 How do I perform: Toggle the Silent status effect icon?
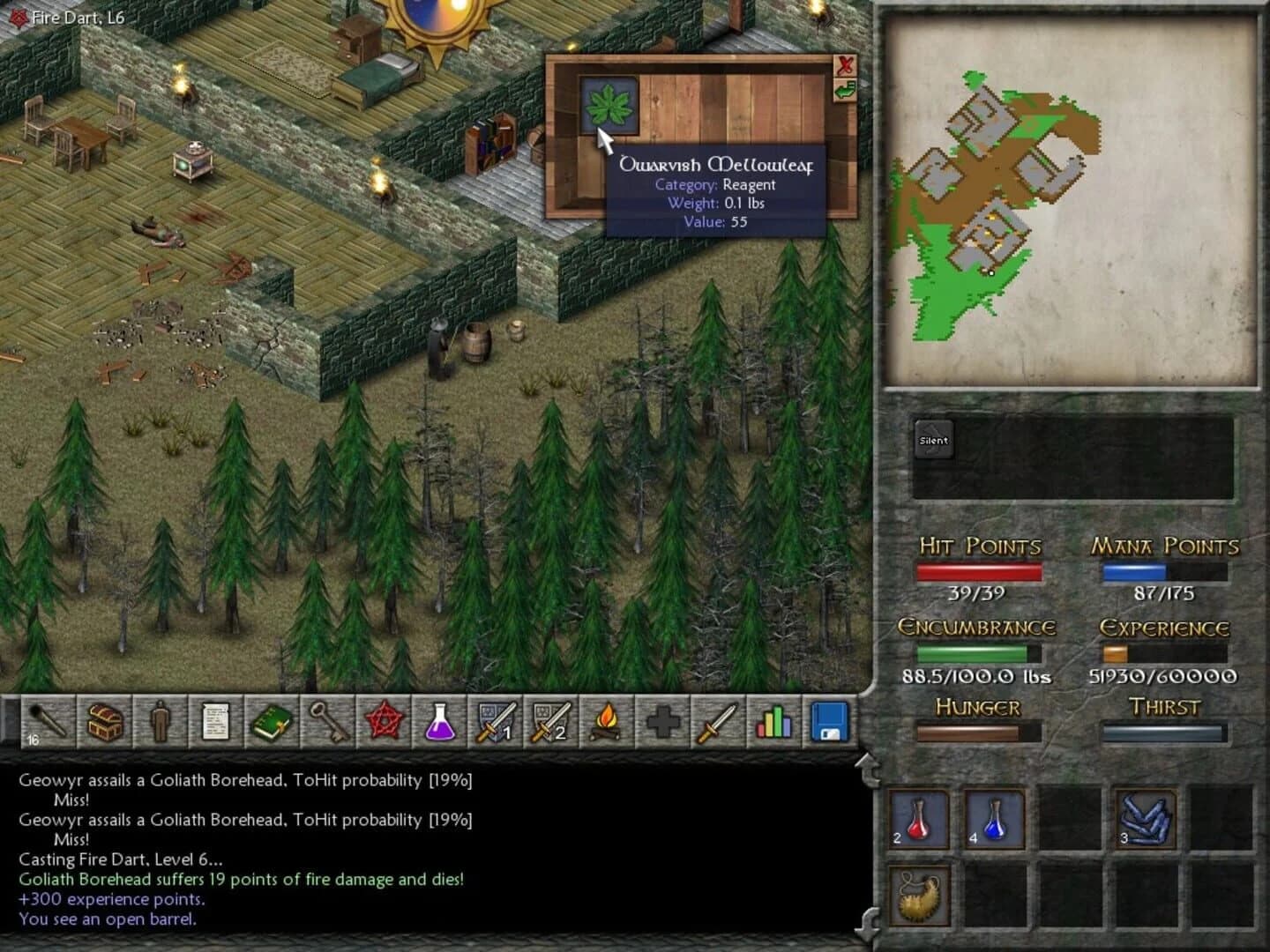tap(933, 438)
